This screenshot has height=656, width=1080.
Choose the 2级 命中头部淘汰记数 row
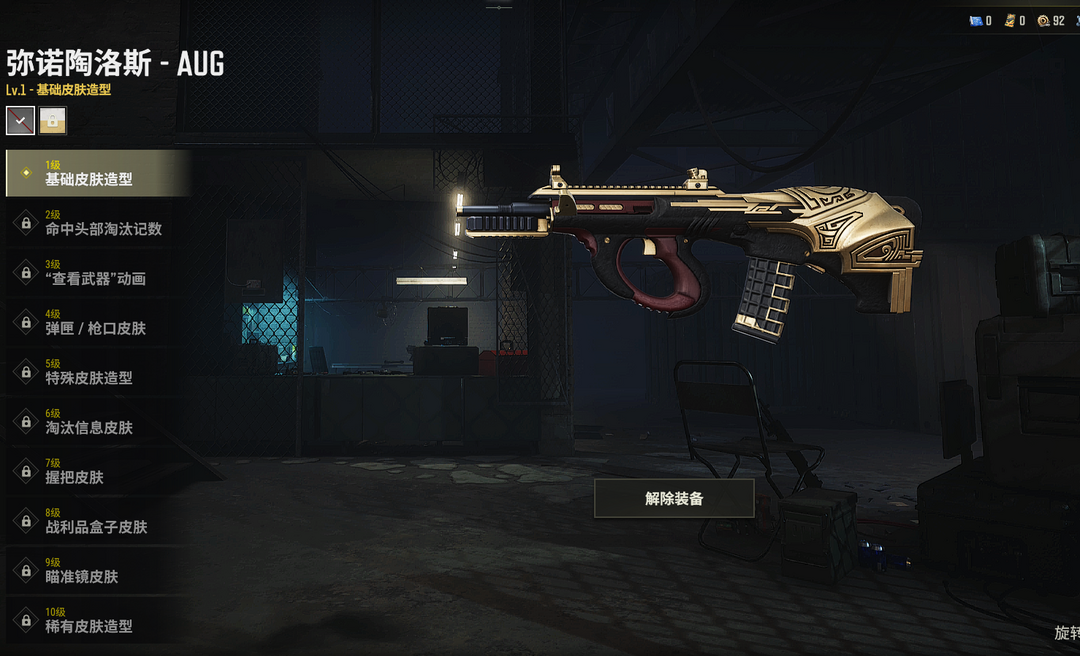97,223
